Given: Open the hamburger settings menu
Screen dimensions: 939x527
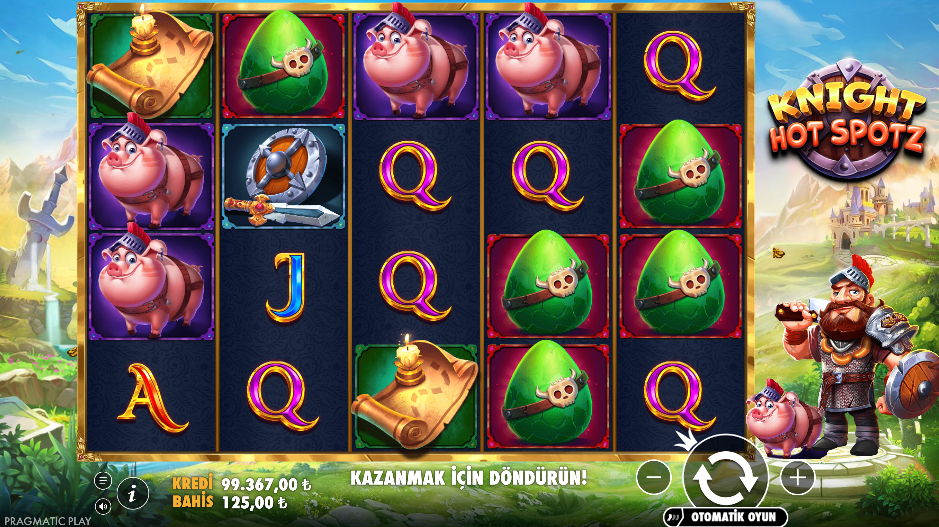Looking at the screenshot, I should [103, 480].
